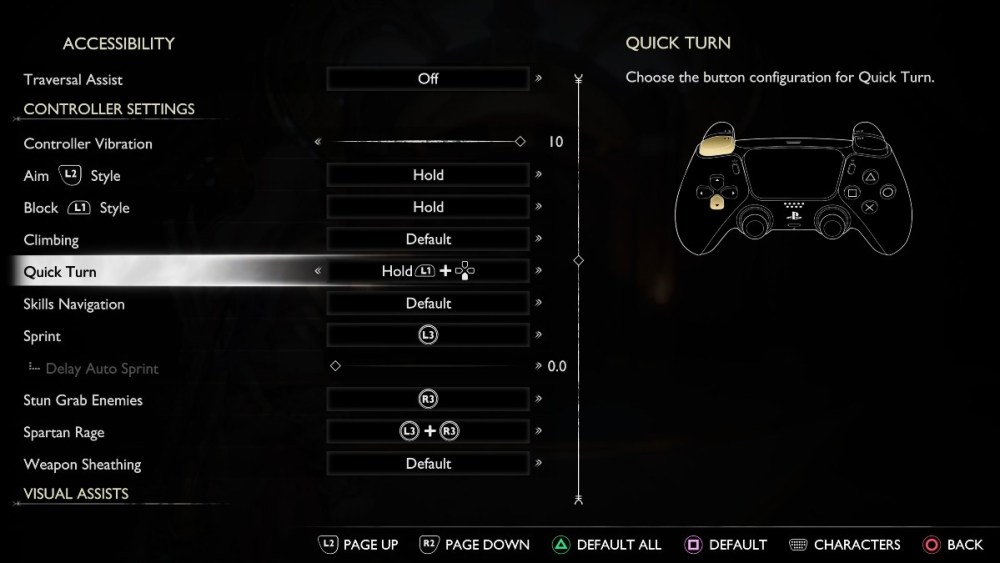Select the Quick Turn row label
1000x563 pixels.
[x=60, y=272]
